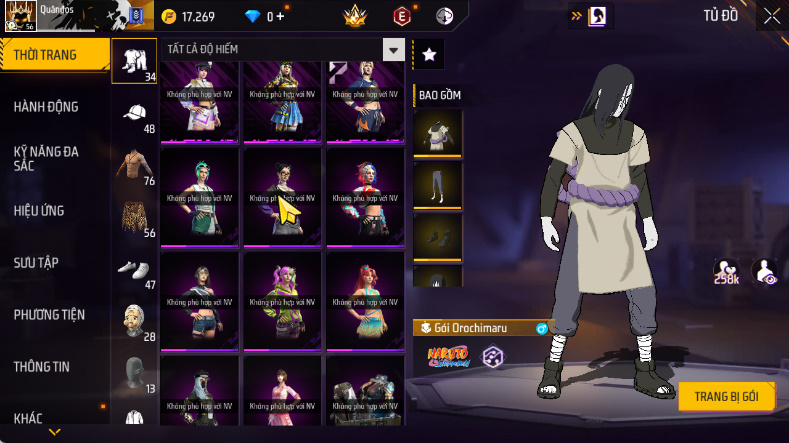Add diamonds with the plus button
Viewport: 789px width, 443px height.
tap(280, 17)
